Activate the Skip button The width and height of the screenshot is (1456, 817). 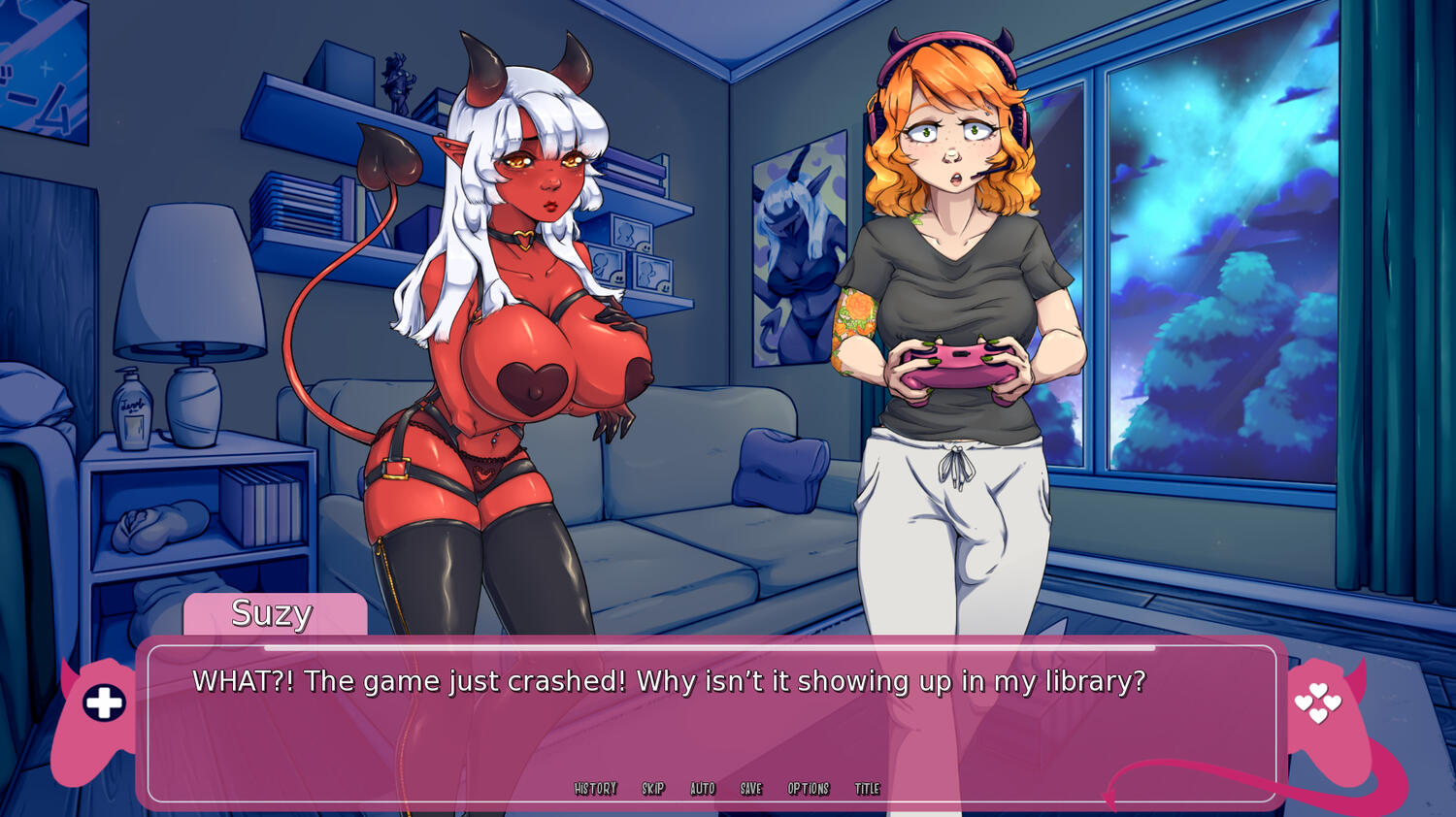coord(653,789)
